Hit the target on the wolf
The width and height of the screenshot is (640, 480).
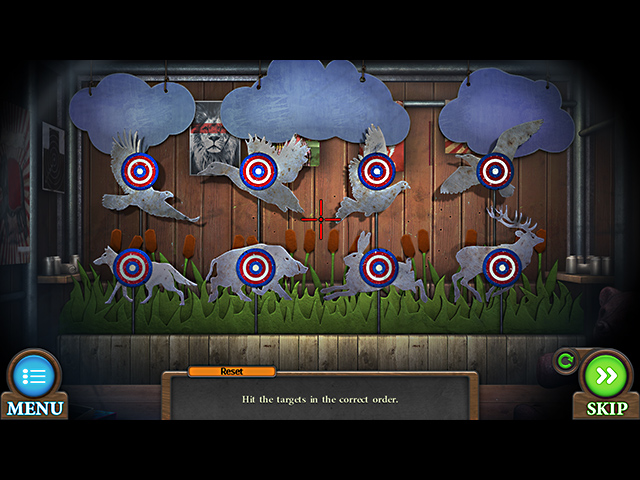(x=132, y=267)
